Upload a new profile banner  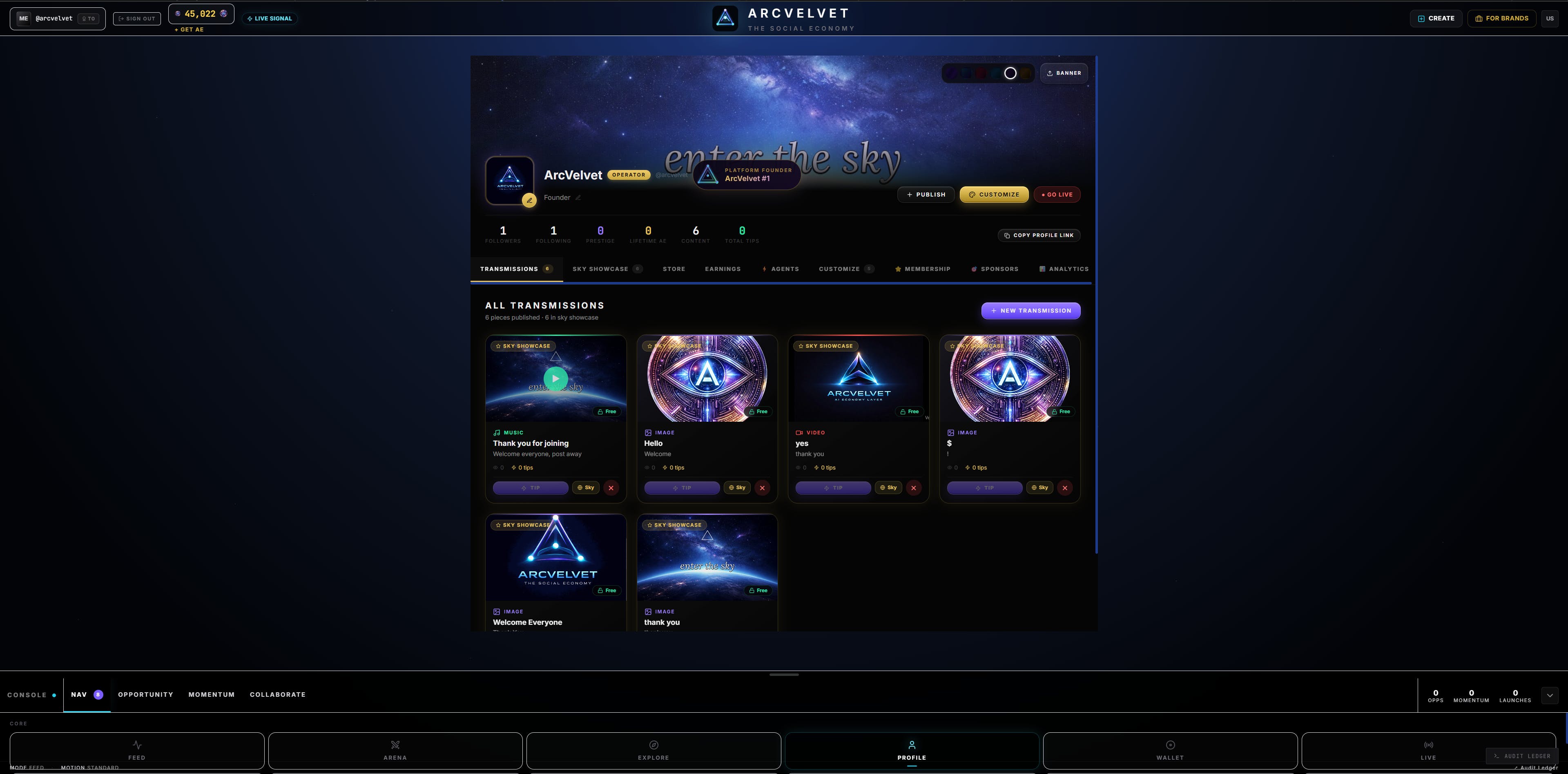pos(1064,73)
